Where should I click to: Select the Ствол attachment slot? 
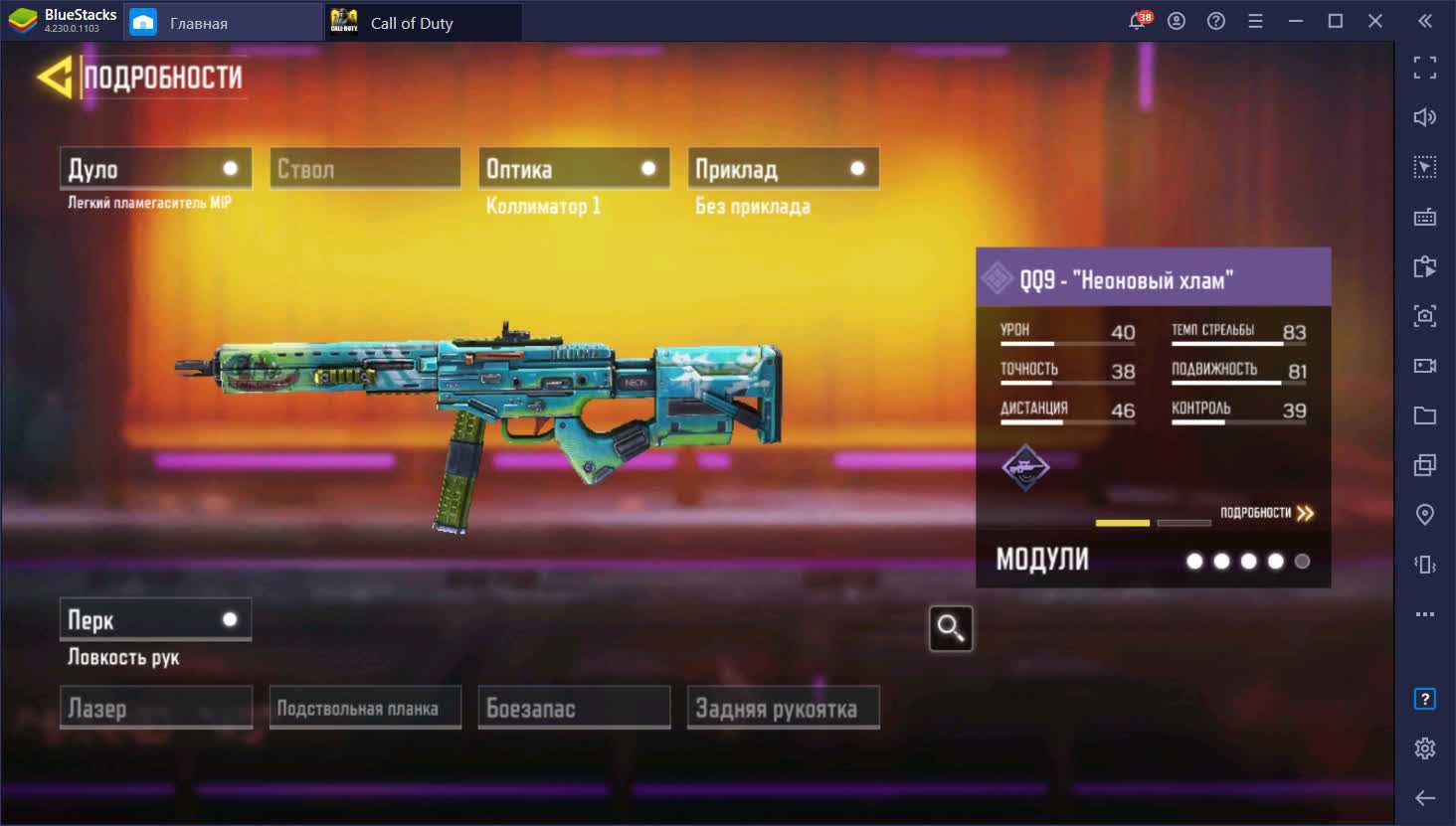click(x=365, y=169)
